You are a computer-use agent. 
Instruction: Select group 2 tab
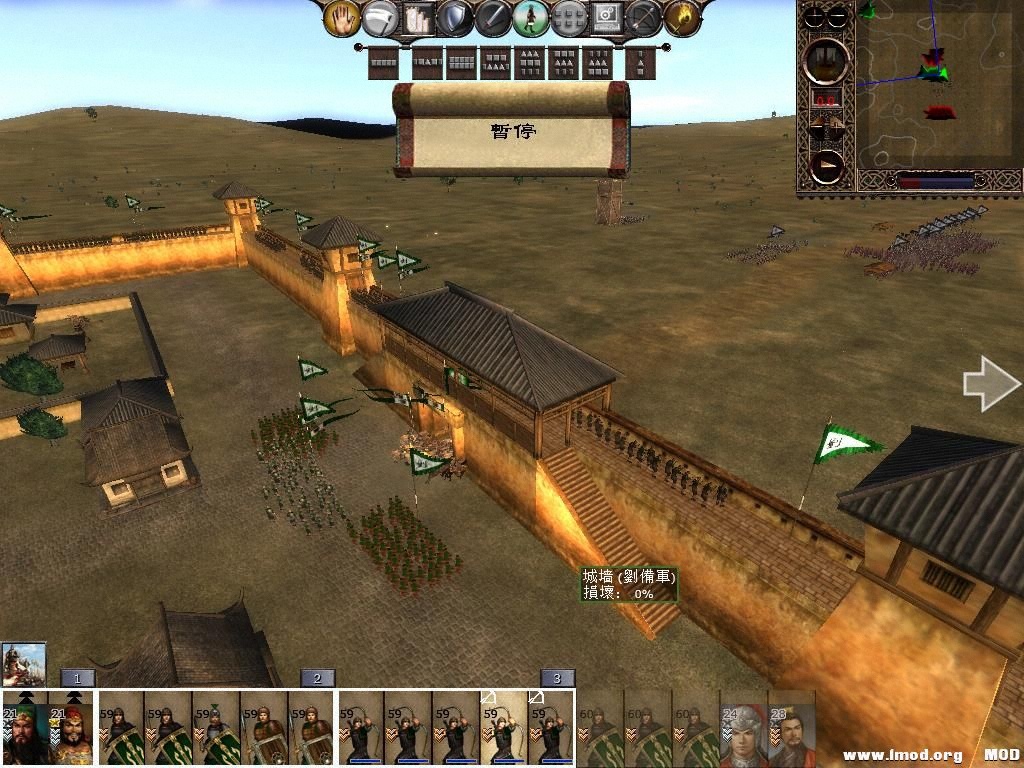tap(317, 678)
